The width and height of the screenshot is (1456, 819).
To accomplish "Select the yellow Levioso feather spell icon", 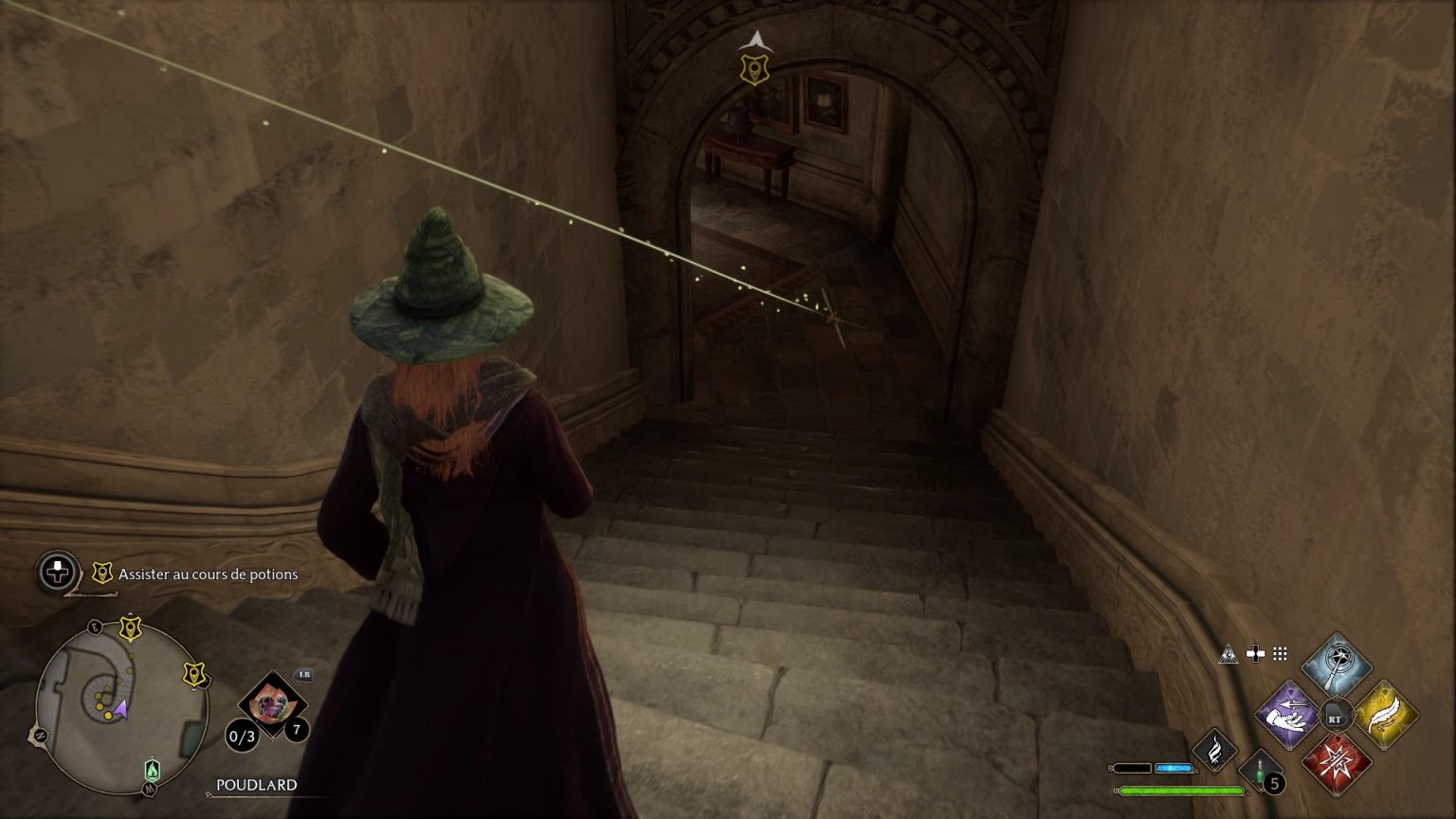I will [x=1388, y=715].
